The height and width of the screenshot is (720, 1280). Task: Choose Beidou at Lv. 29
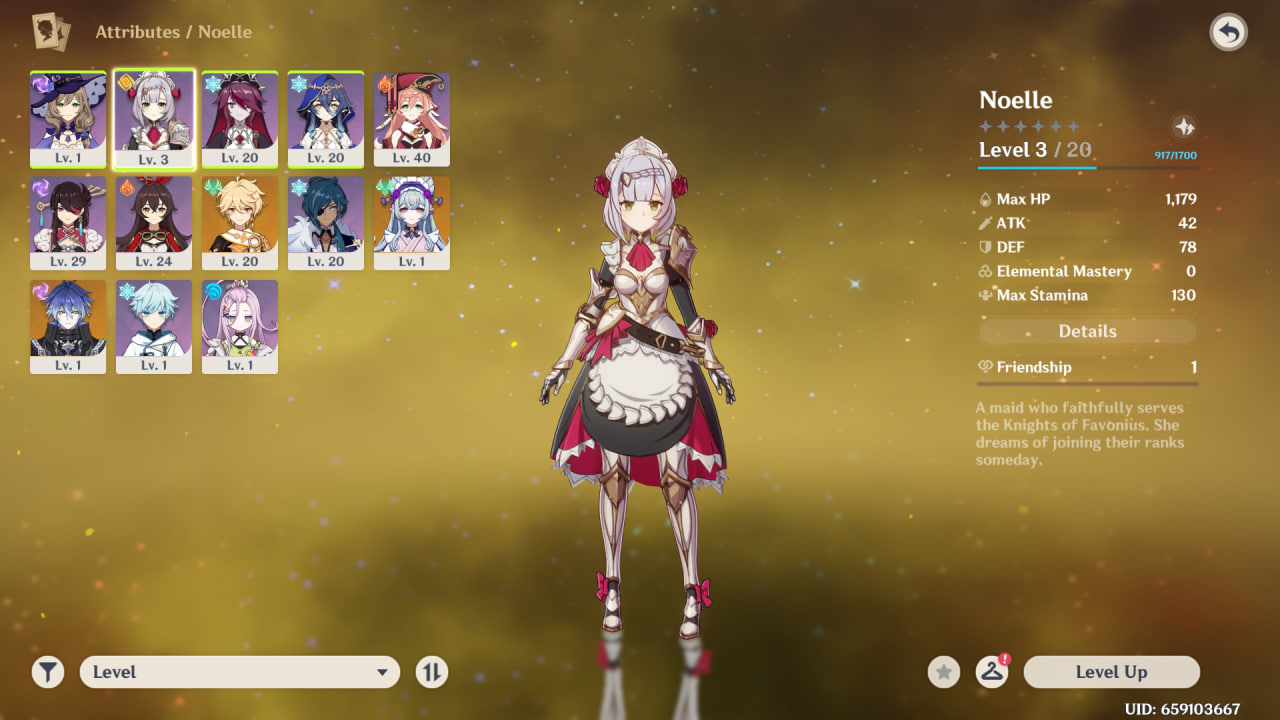[x=68, y=222]
